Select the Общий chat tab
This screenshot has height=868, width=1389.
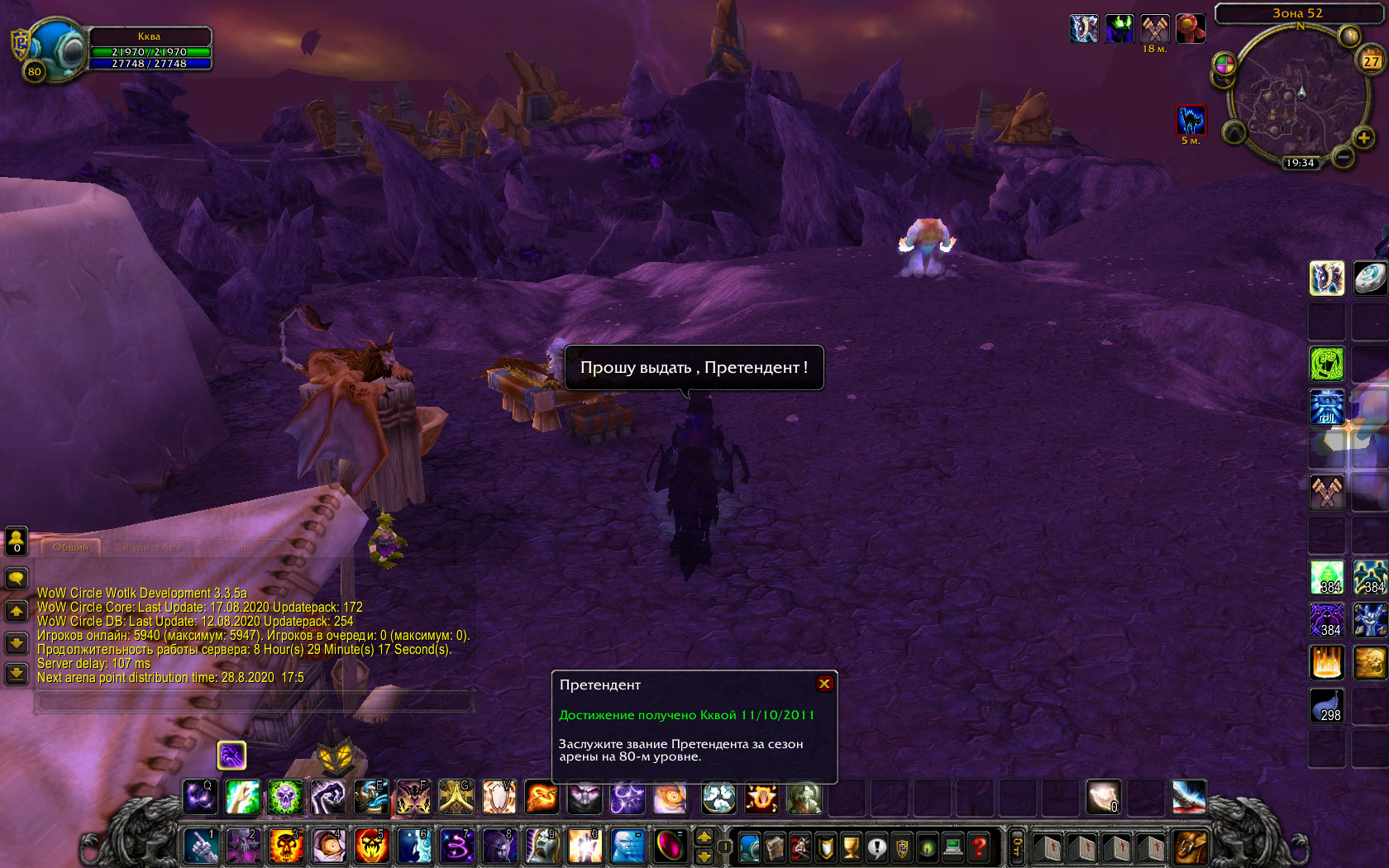click(x=70, y=547)
